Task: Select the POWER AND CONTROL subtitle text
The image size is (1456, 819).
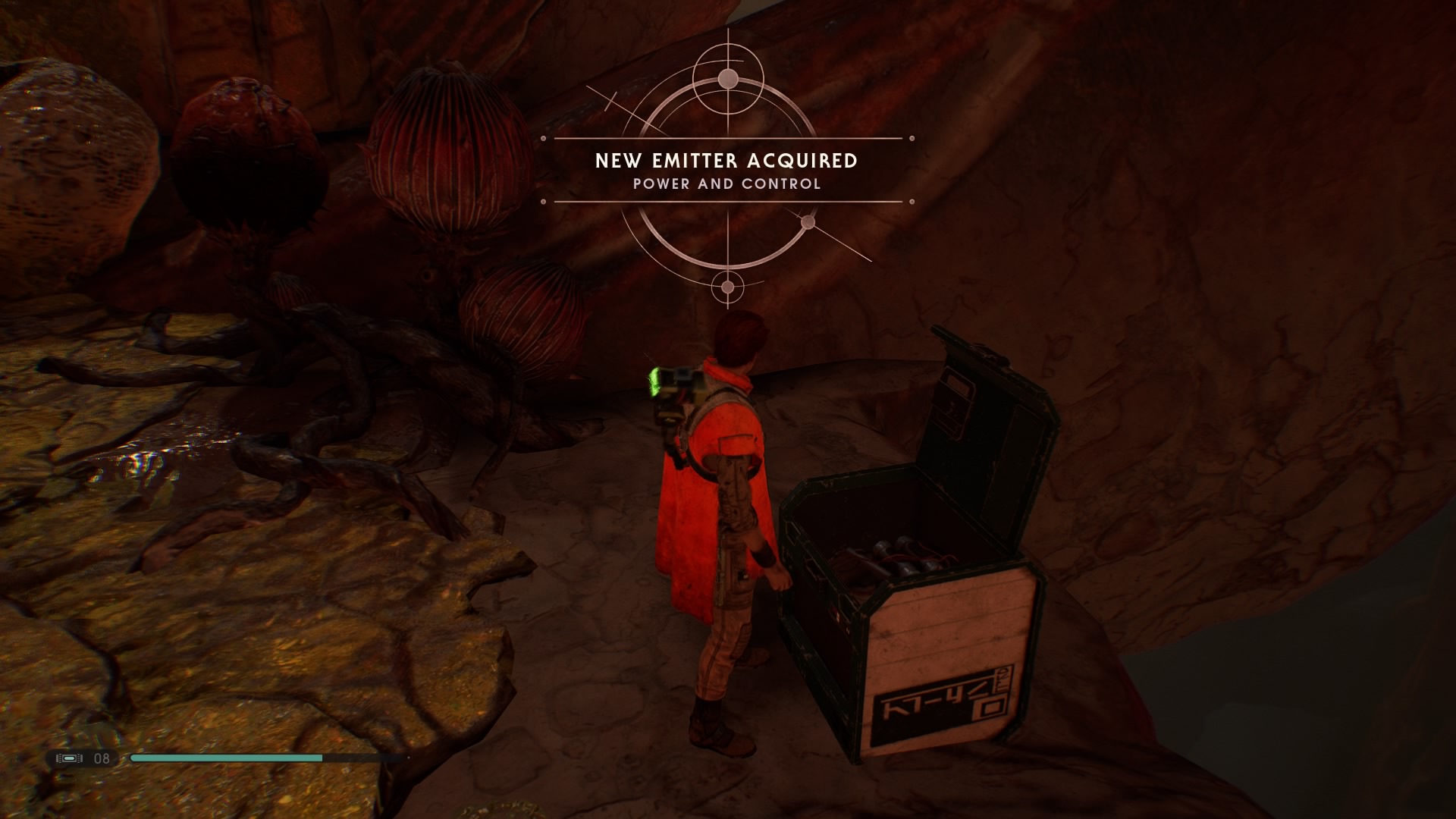Action: click(x=726, y=184)
